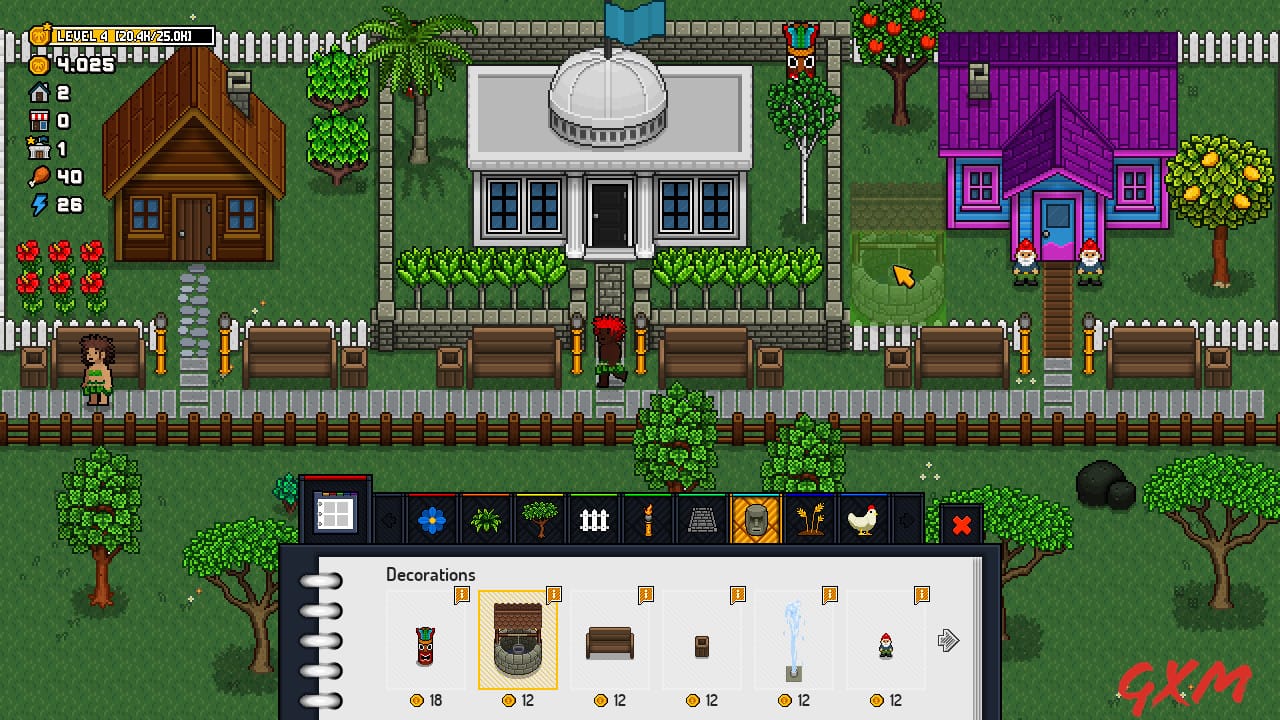The image size is (1280, 720).
Task: View the Decorations panel header
Action: pyautogui.click(x=430, y=575)
